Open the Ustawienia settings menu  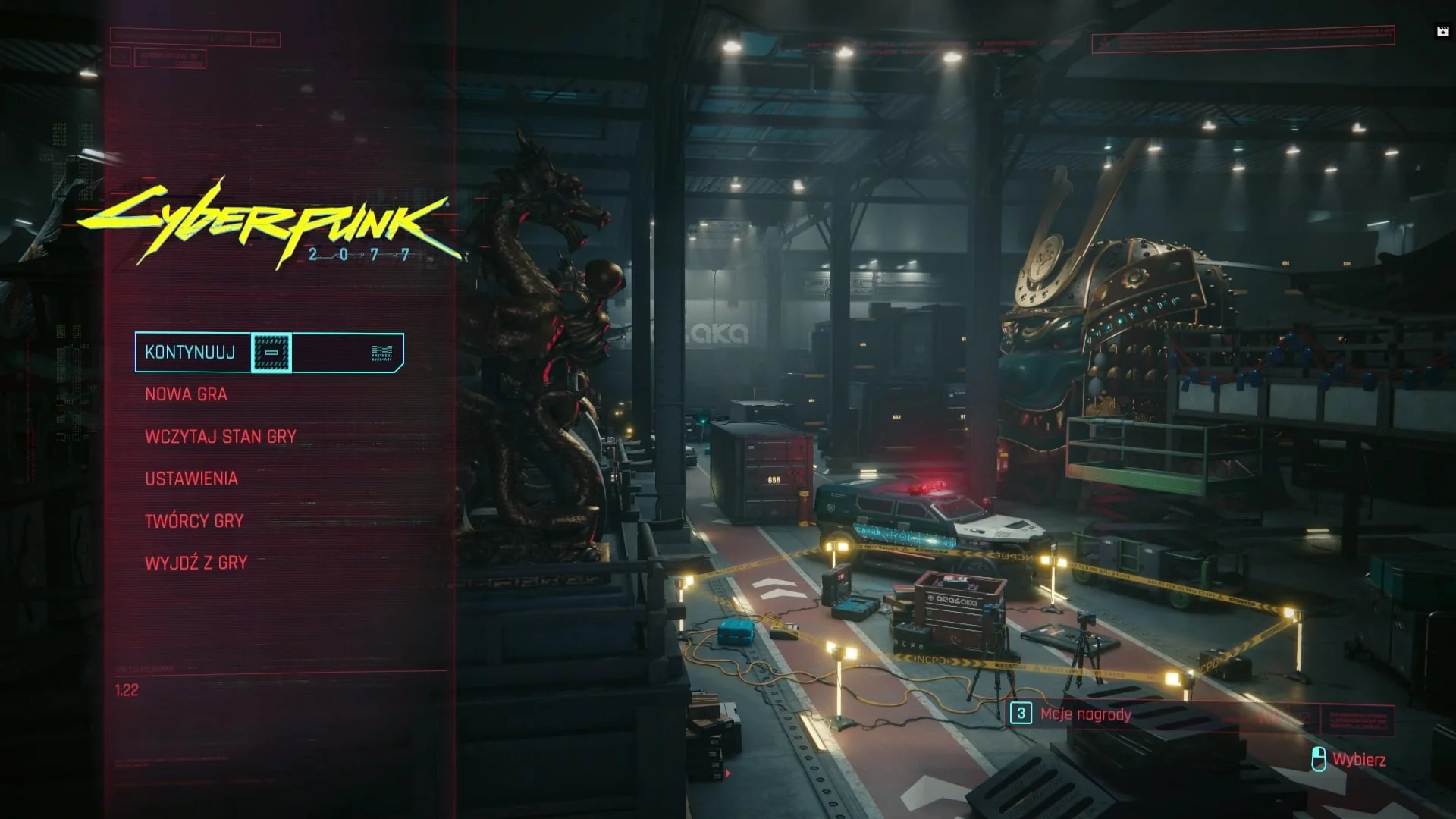[192, 479]
